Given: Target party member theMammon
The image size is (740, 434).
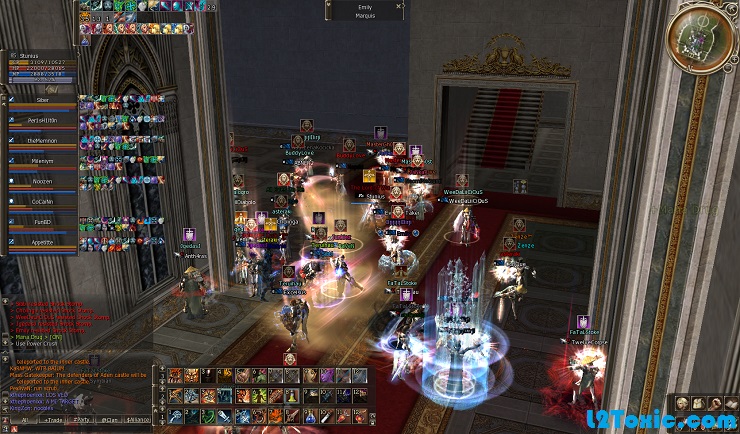Looking at the screenshot, I should 42,143.
